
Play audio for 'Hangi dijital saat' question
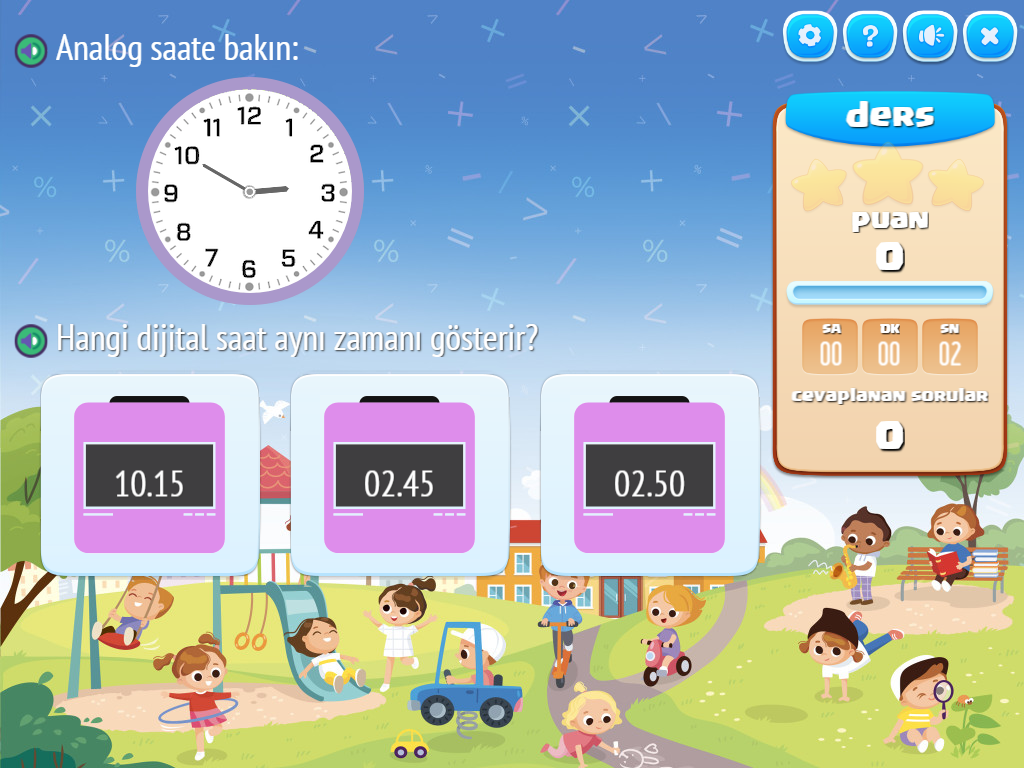point(31,340)
